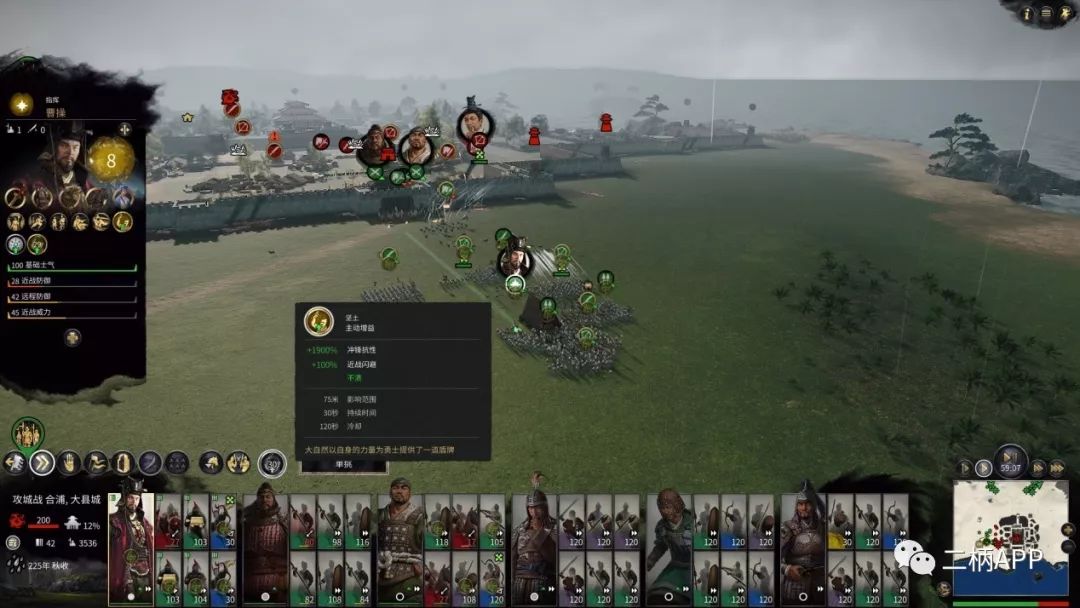The image size is (1080, 608).
Task: Set battle speed to fastest
Action: [x=1055, y=468]
